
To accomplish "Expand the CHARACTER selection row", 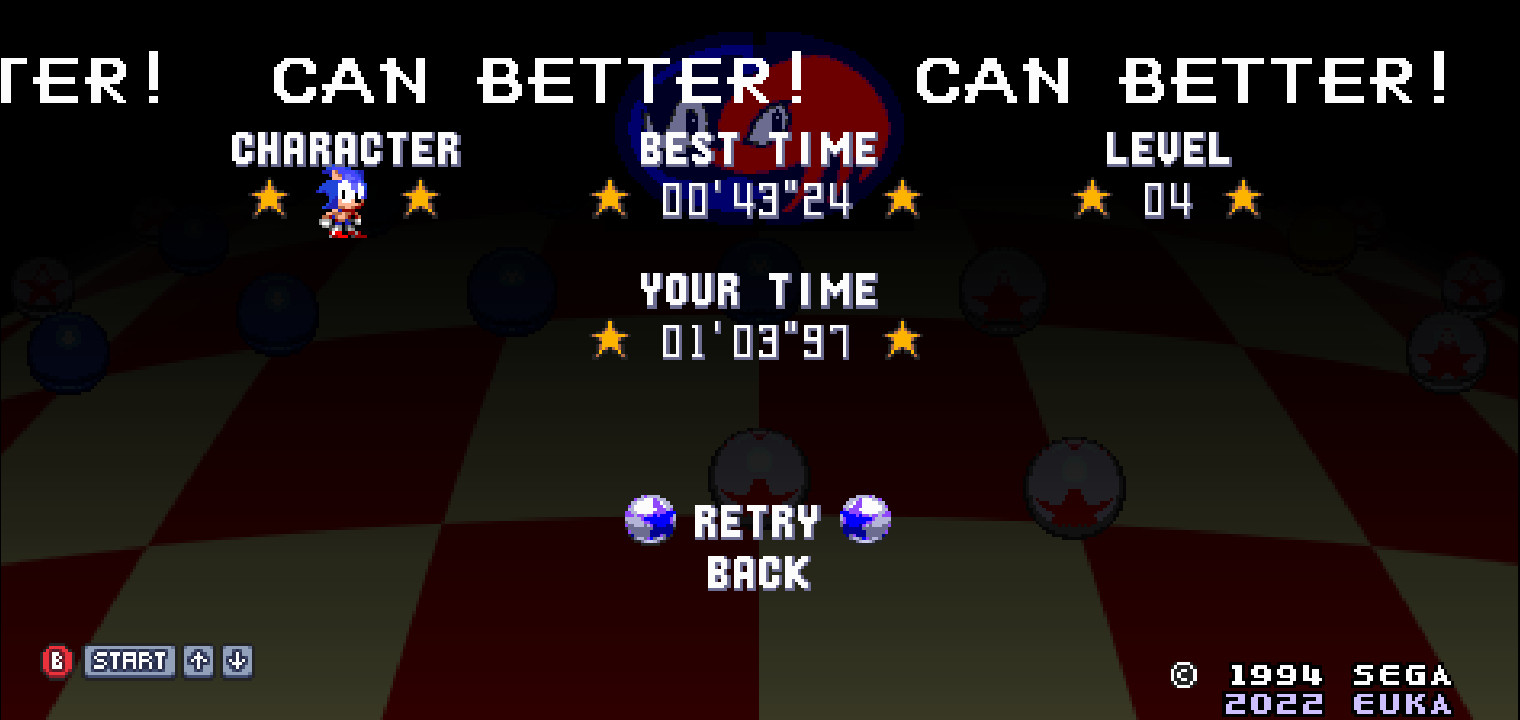I will [x=347, y=148].
